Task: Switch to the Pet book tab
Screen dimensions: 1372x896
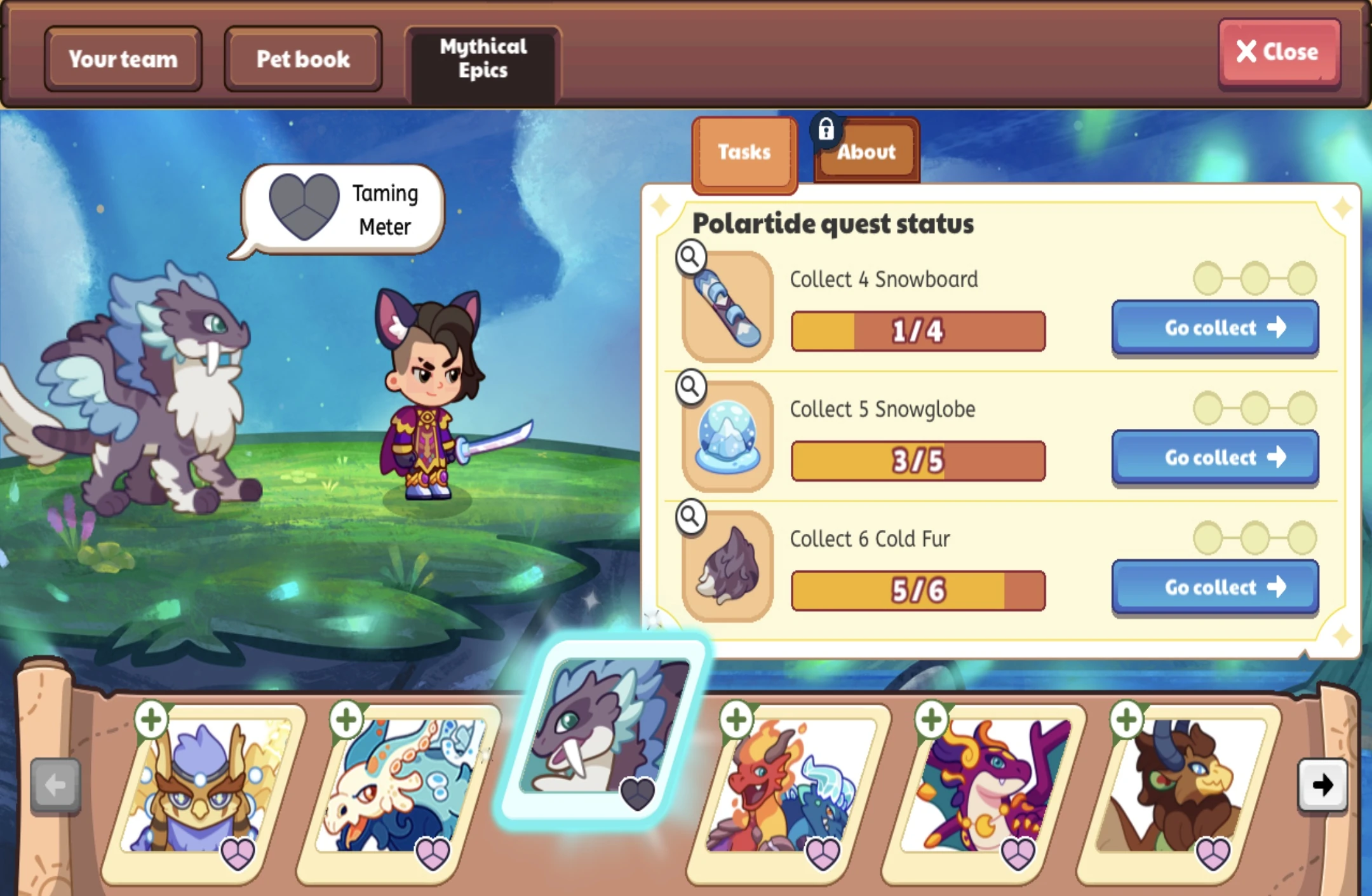Action: pyautogui.click(x=303, y=58)
